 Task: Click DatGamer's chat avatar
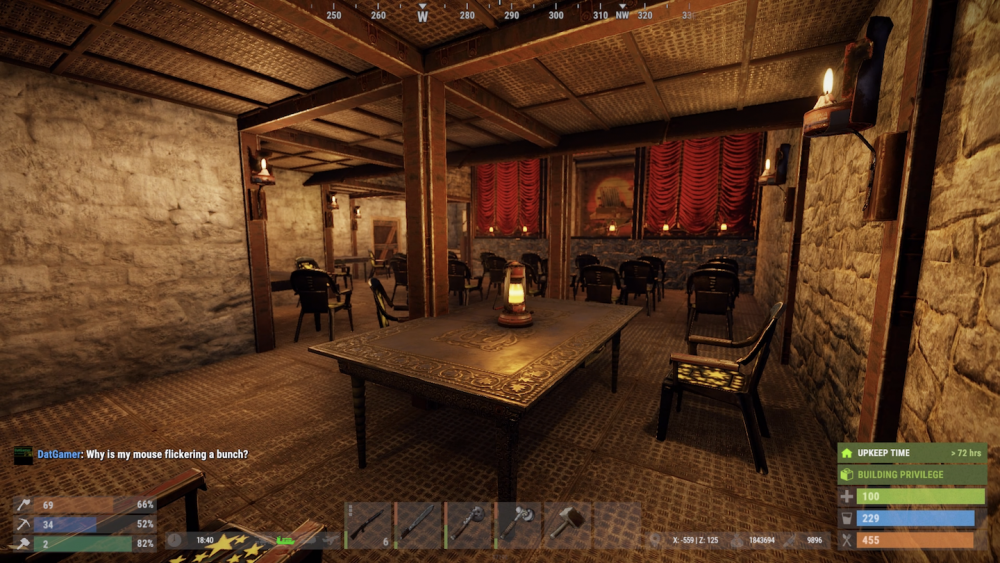click(23, 454)
